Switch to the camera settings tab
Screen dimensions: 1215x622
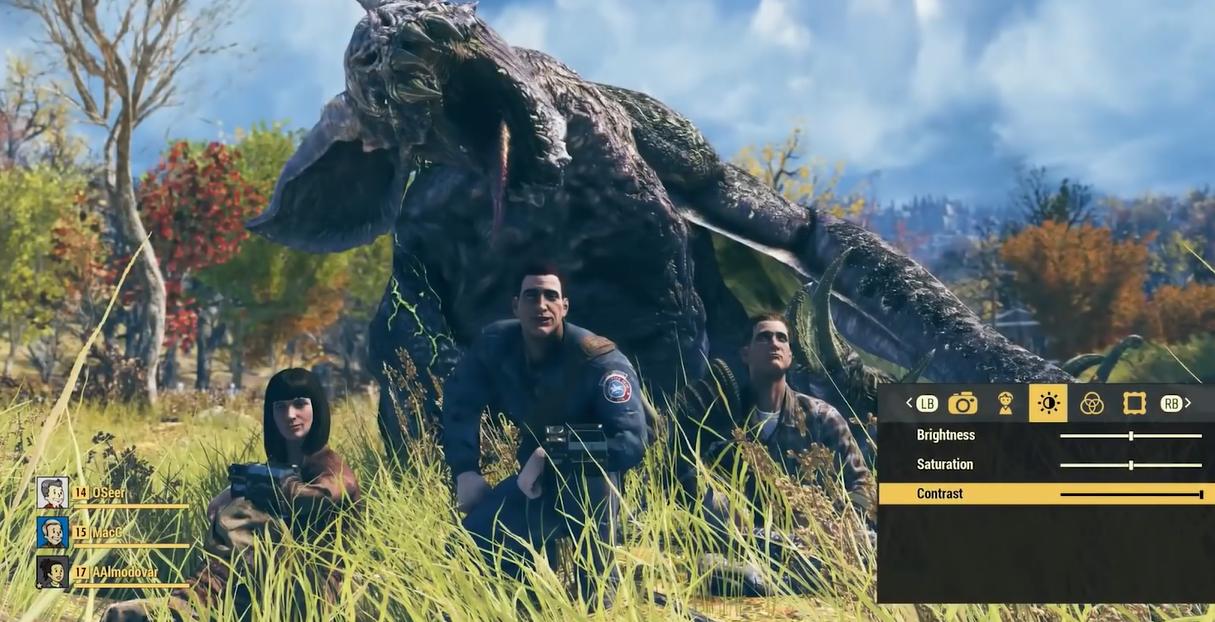[962, 403]
